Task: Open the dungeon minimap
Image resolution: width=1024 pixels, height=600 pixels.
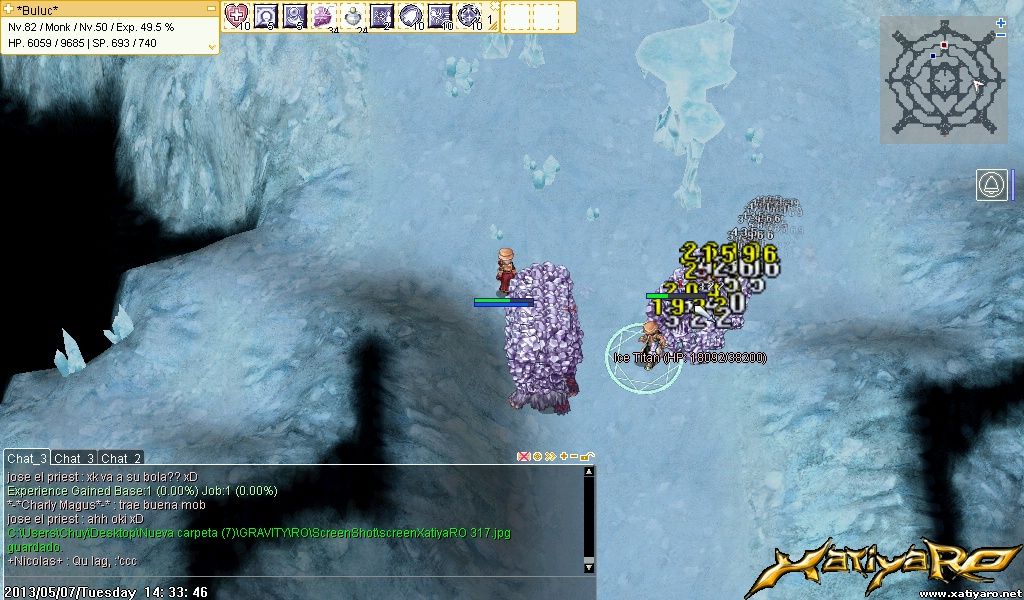Action: (x=944, y=79)
